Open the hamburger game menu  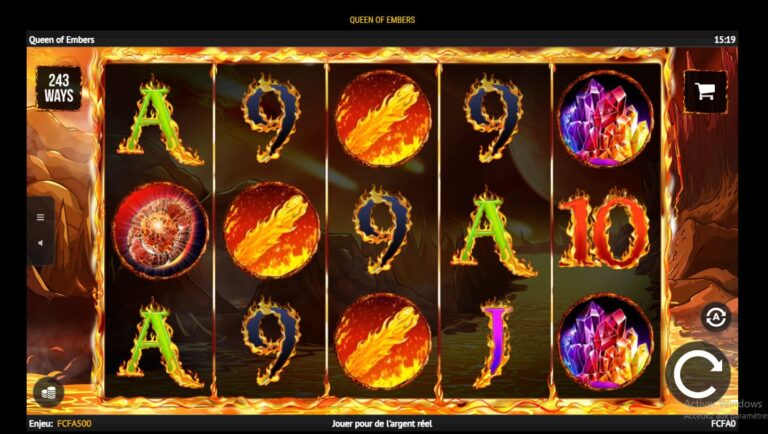pyautogui.click(x=41, y=217)
